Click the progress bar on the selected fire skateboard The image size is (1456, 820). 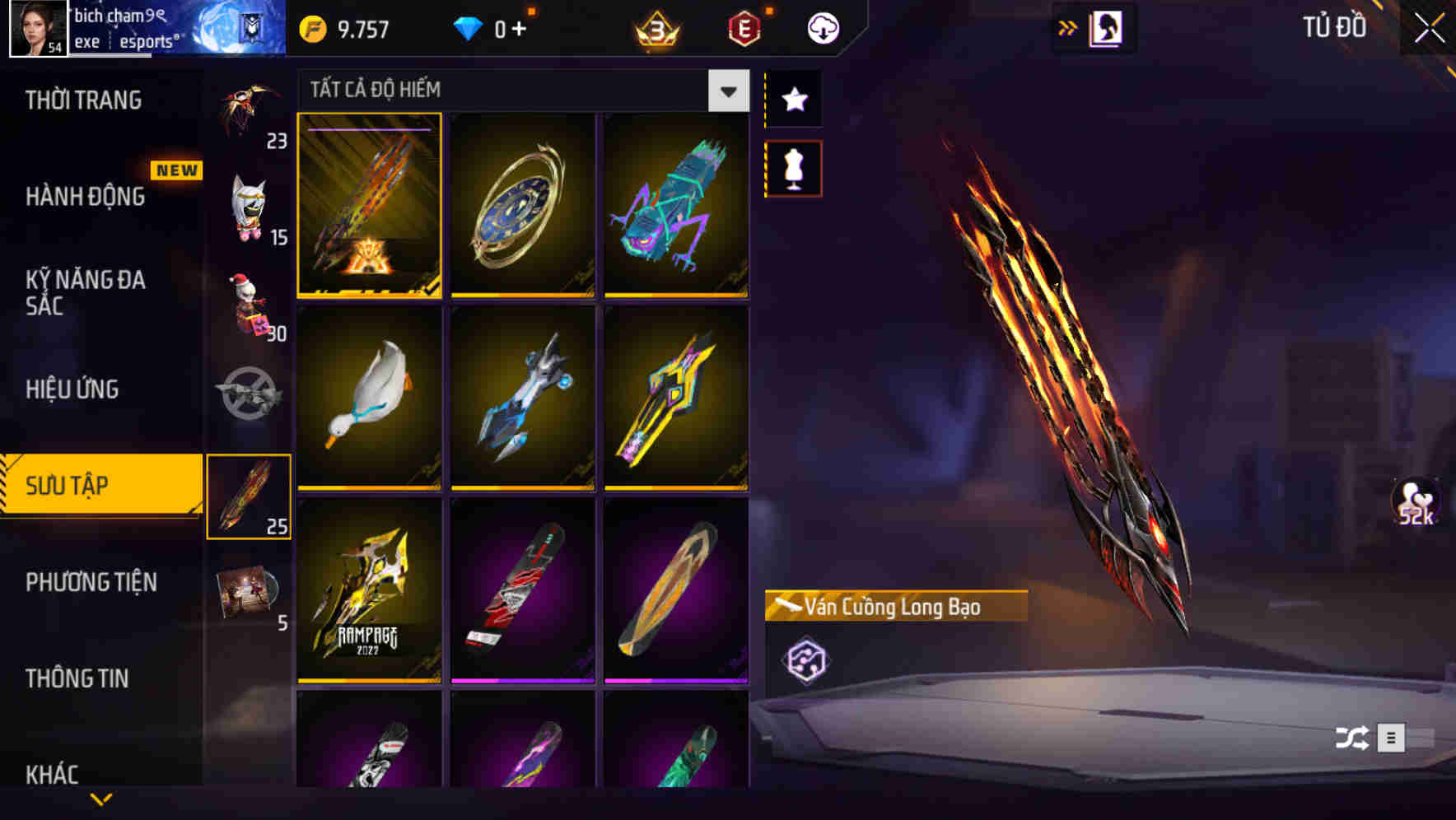[x=368, y=130]
